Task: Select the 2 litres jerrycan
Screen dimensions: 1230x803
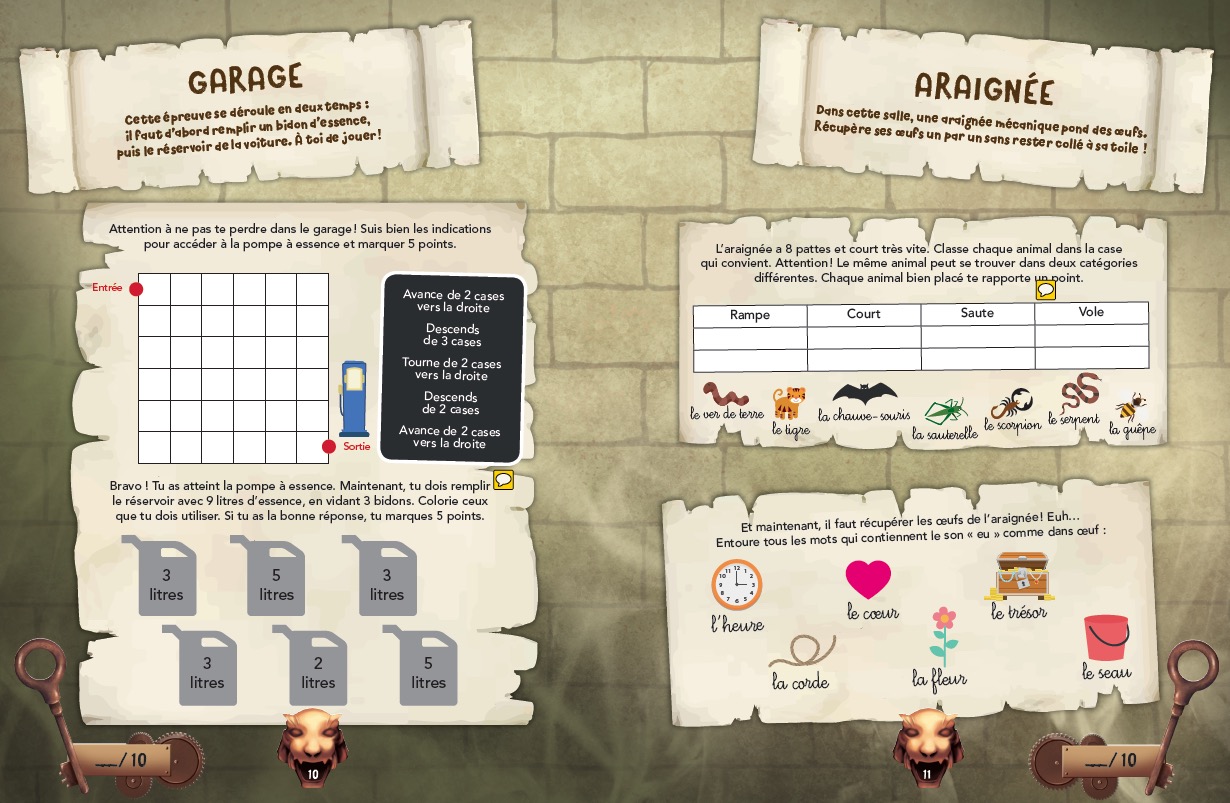Action: pos(317,665)
